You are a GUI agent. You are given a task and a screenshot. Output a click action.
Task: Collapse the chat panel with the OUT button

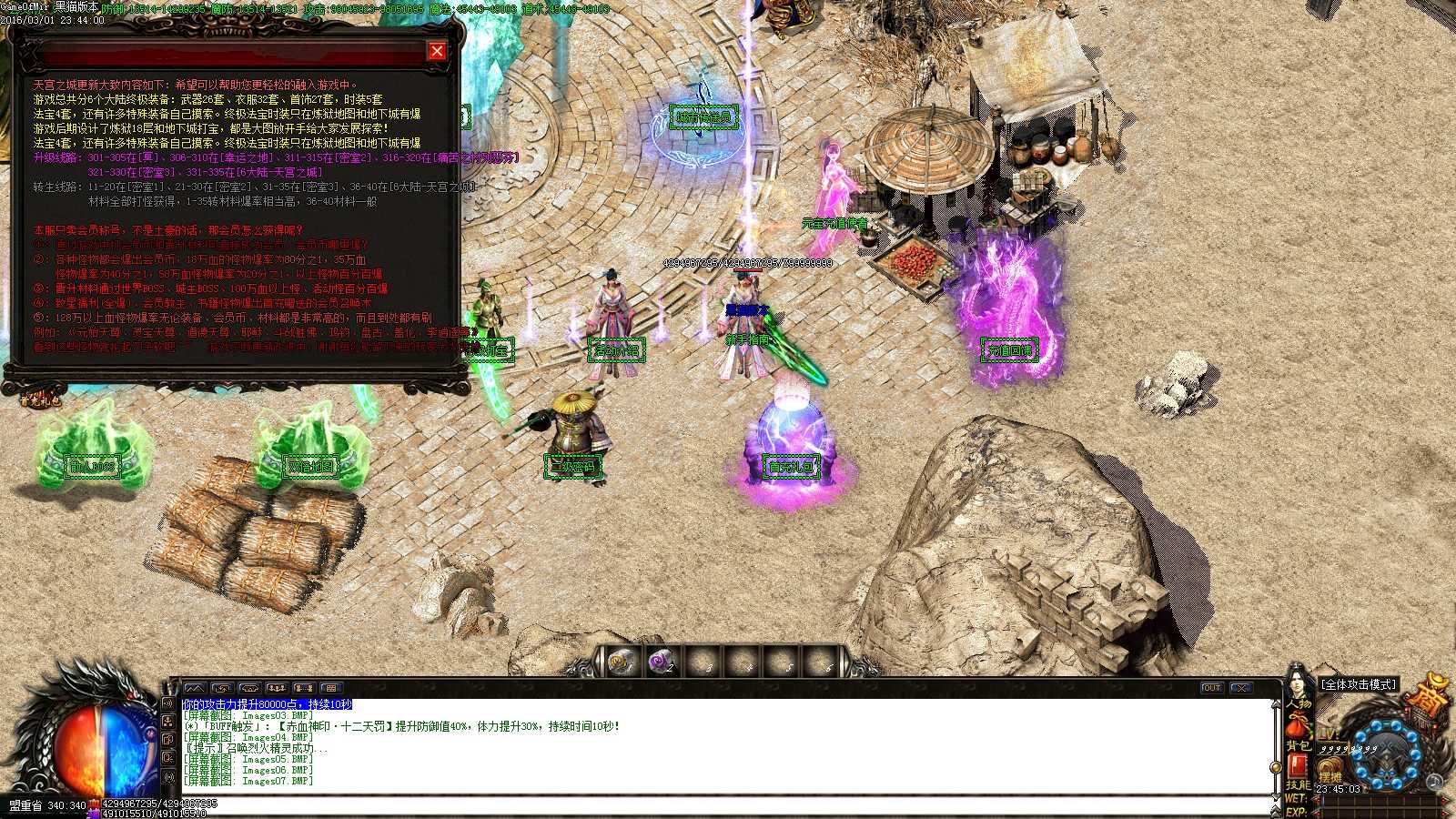tap(1212, 688)
